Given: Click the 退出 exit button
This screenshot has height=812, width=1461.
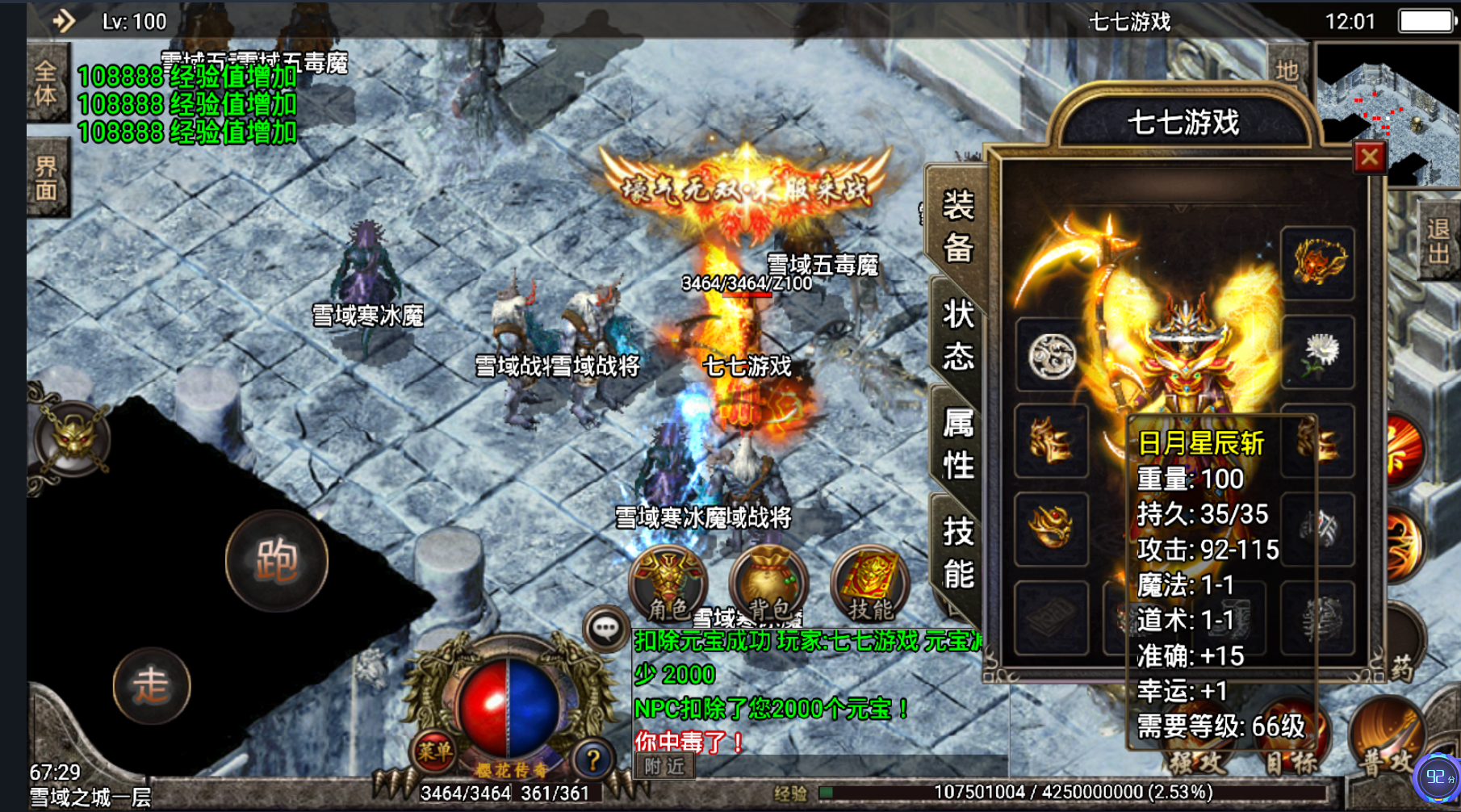Looking at the screenshot, I should click(x=1438, y=241).
